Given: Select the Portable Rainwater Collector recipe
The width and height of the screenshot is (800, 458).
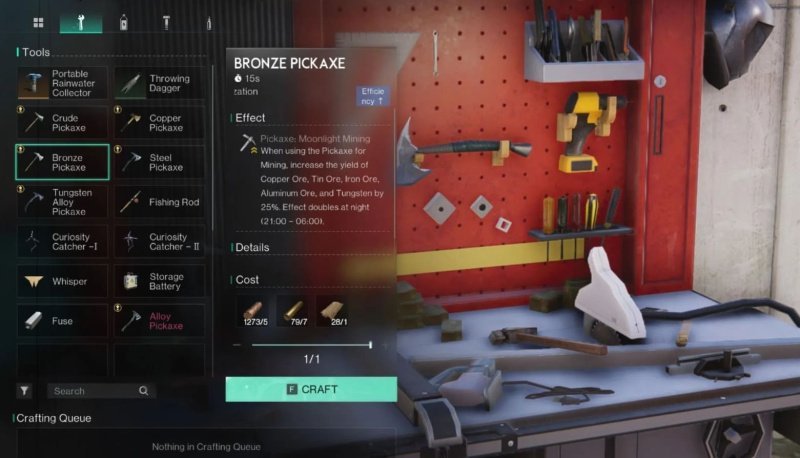Looking at the screenshot, I should pos(62,84).
